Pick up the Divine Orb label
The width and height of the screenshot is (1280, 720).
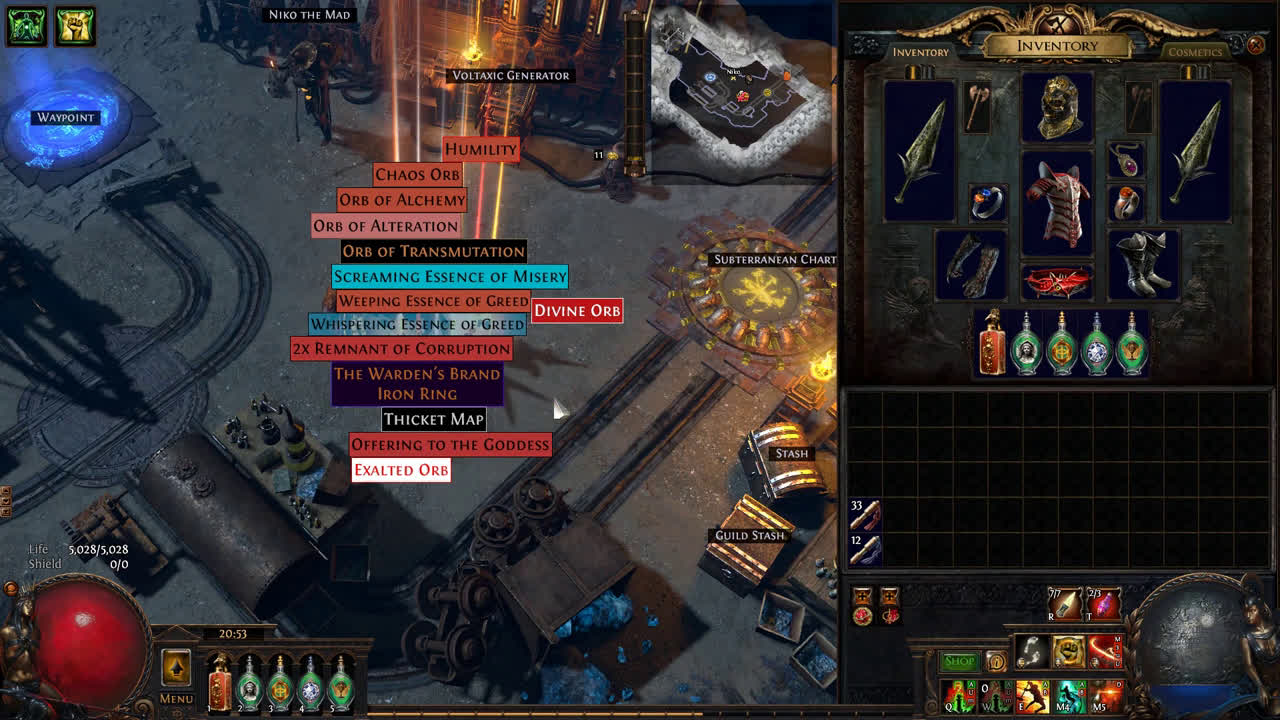[x=577, y=311]
